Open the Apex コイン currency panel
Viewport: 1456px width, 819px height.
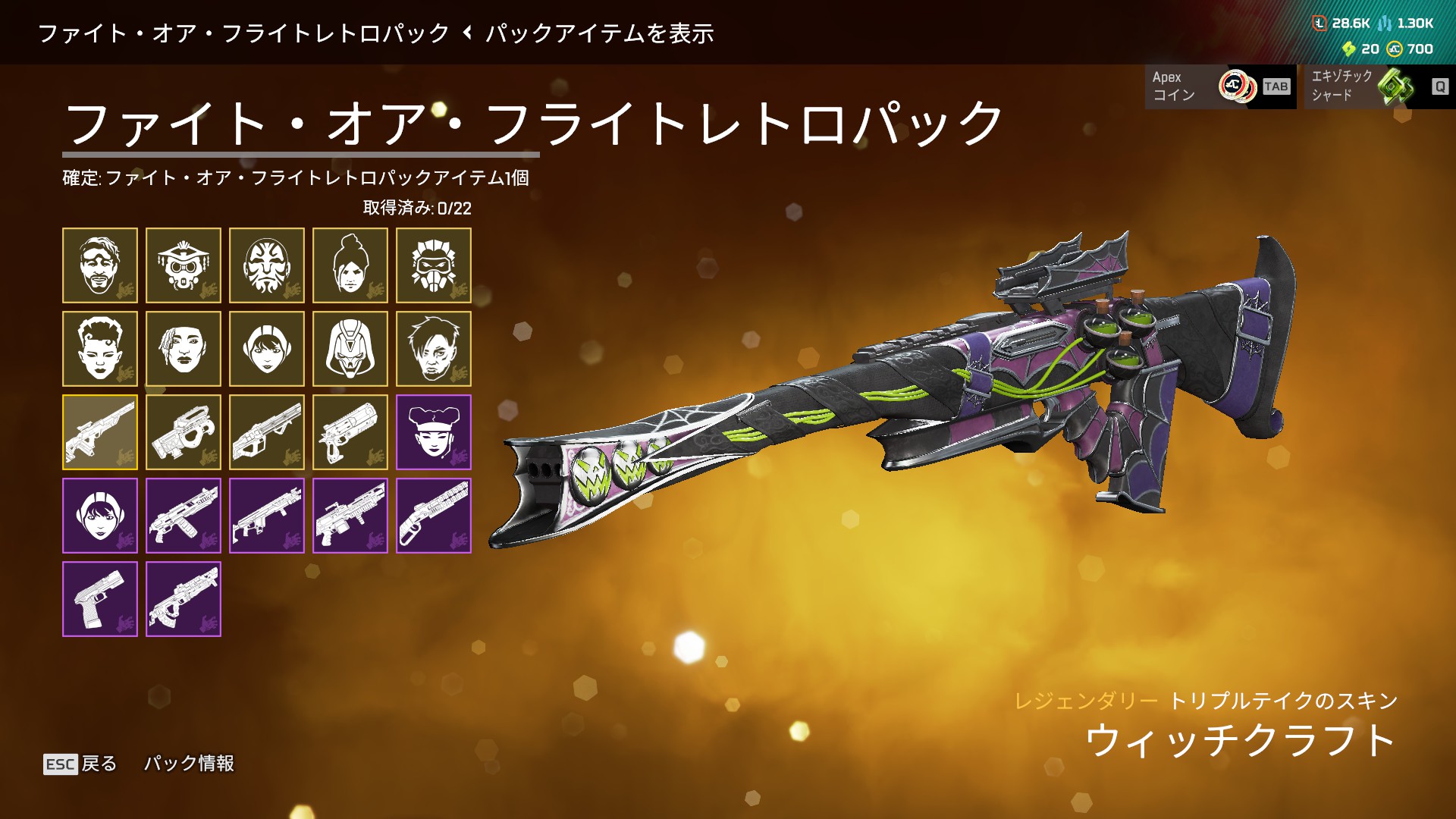coord(1219,86)
